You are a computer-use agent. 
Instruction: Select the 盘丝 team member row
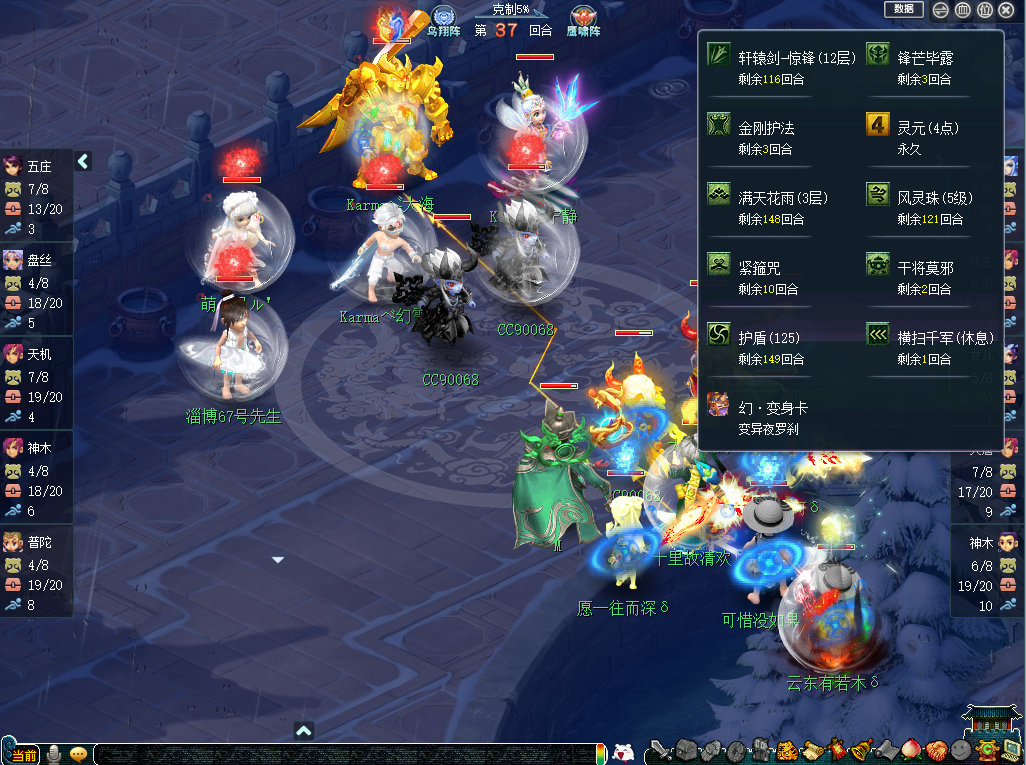point(36,291)
